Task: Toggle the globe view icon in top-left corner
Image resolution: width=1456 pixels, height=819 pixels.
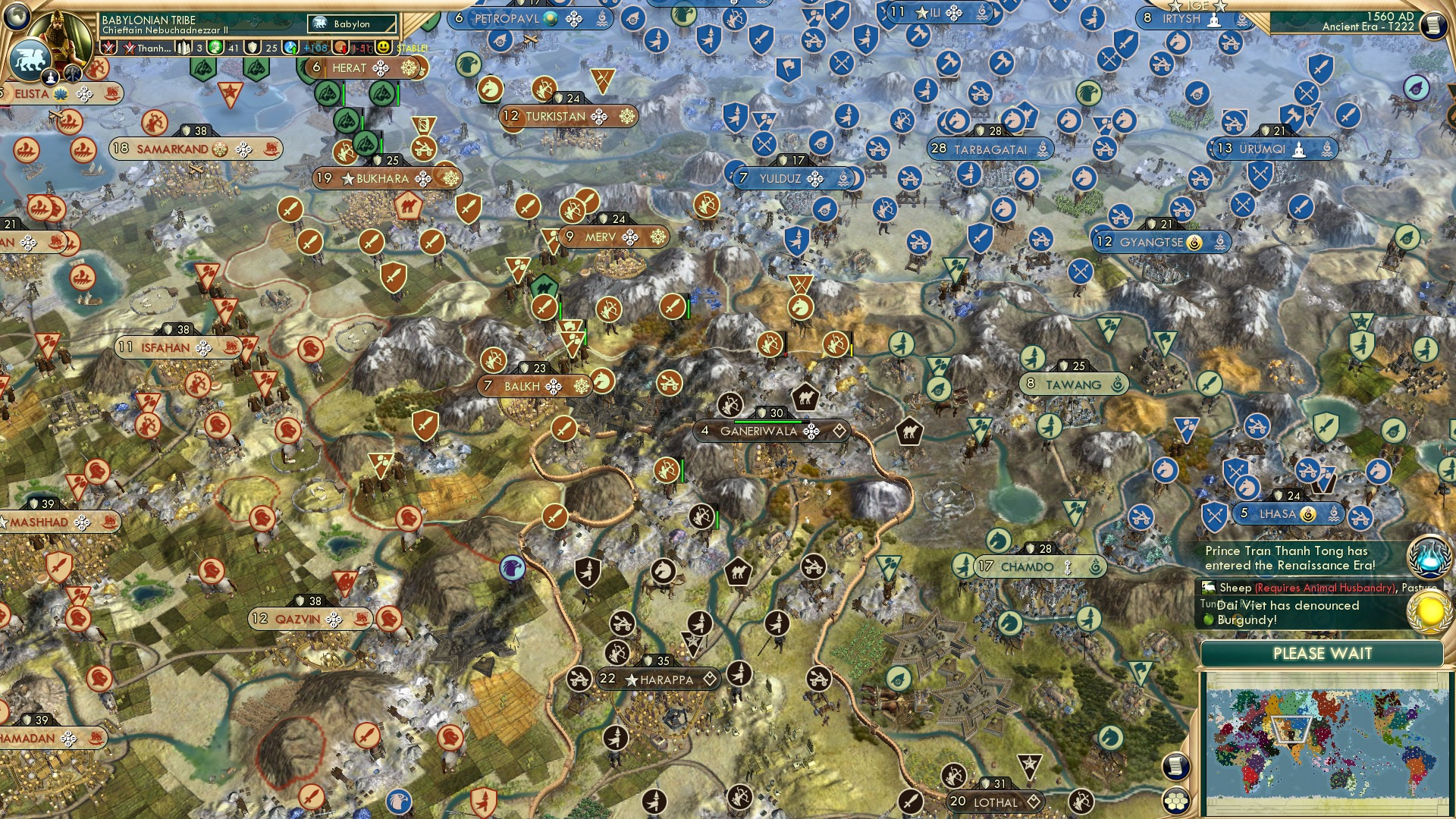Action: pyautogui.click(x=17, y=15)
